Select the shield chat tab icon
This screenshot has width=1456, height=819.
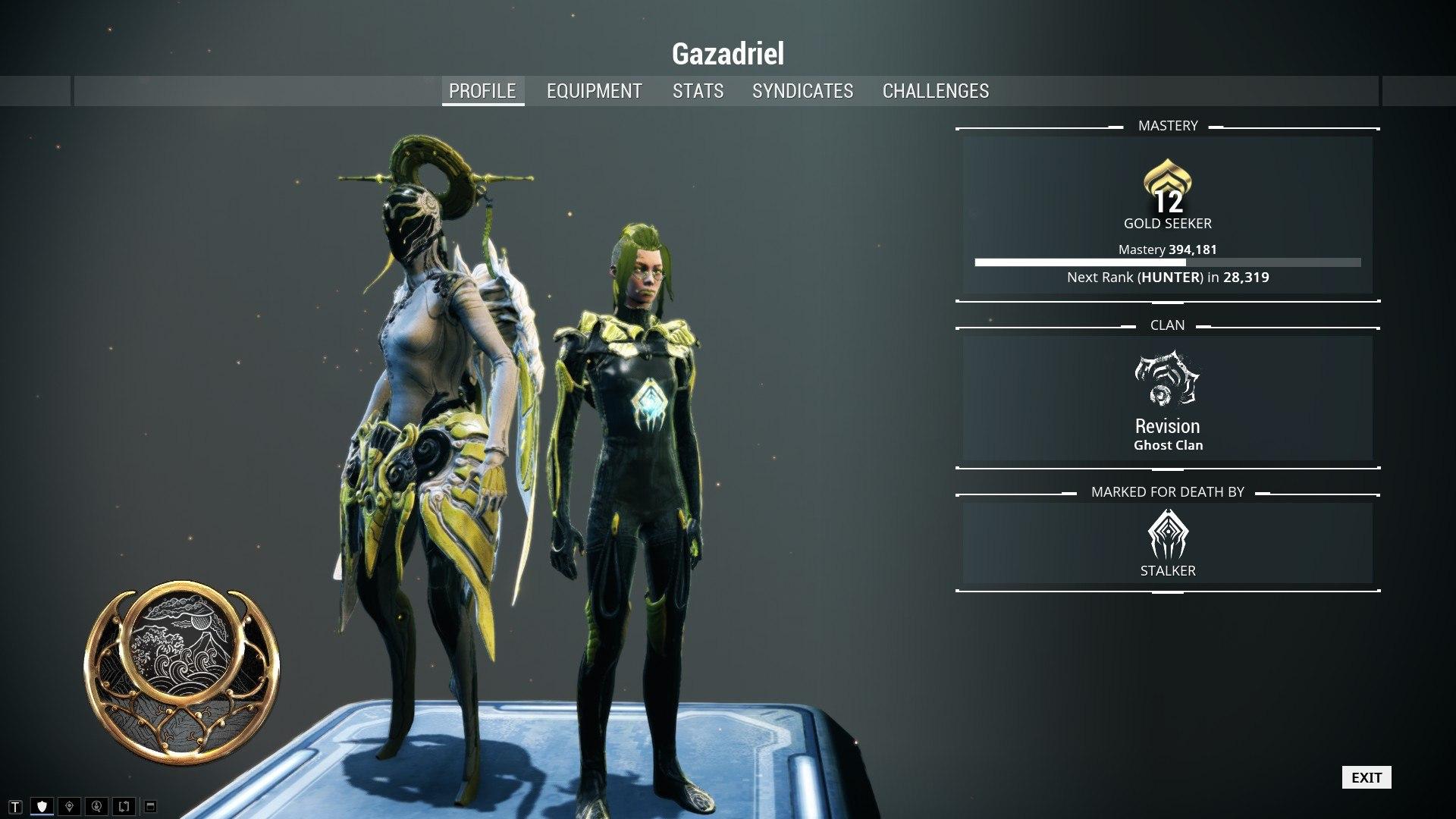(x=42, y=806)
